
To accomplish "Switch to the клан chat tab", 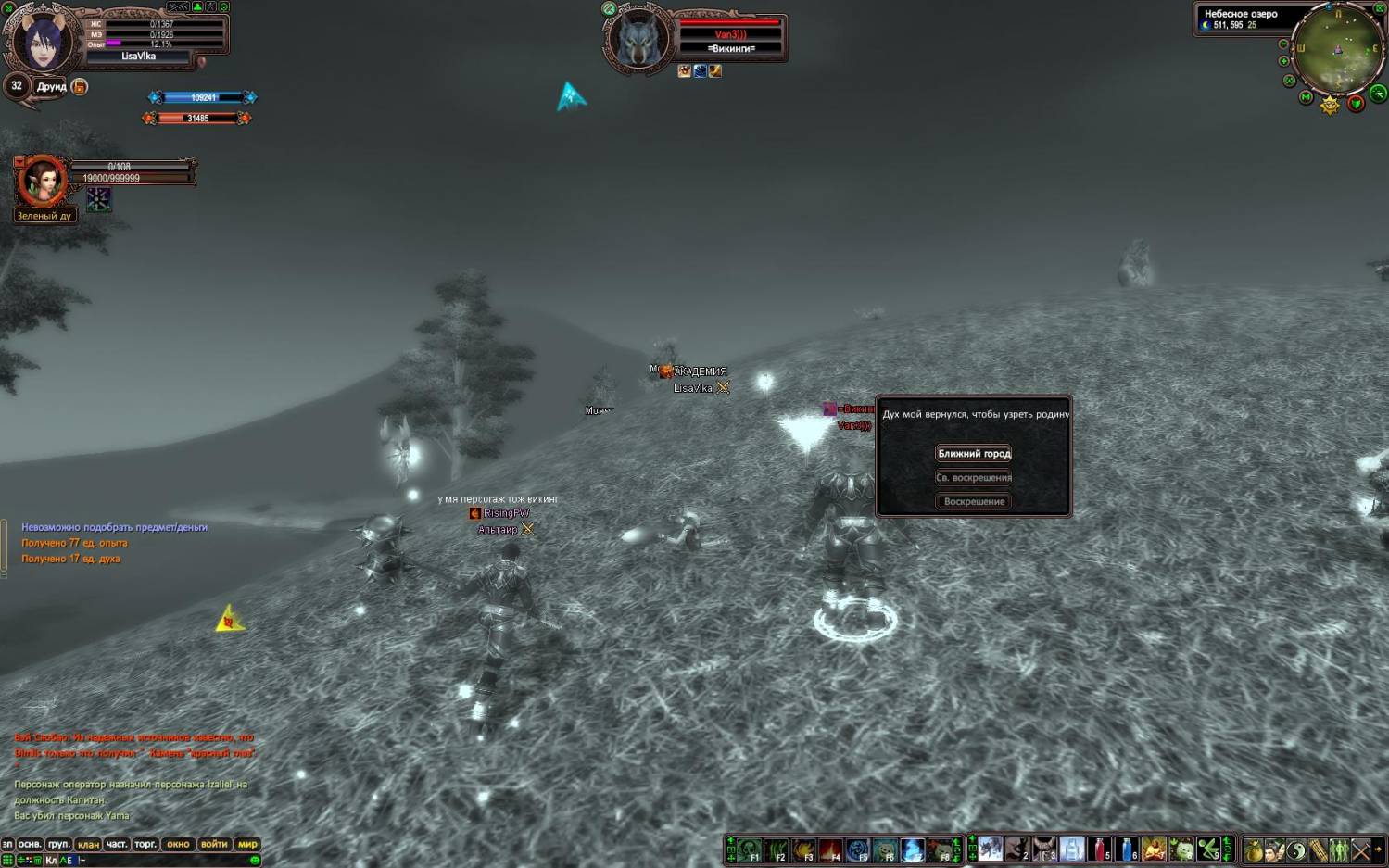I will tap(88, 845).
